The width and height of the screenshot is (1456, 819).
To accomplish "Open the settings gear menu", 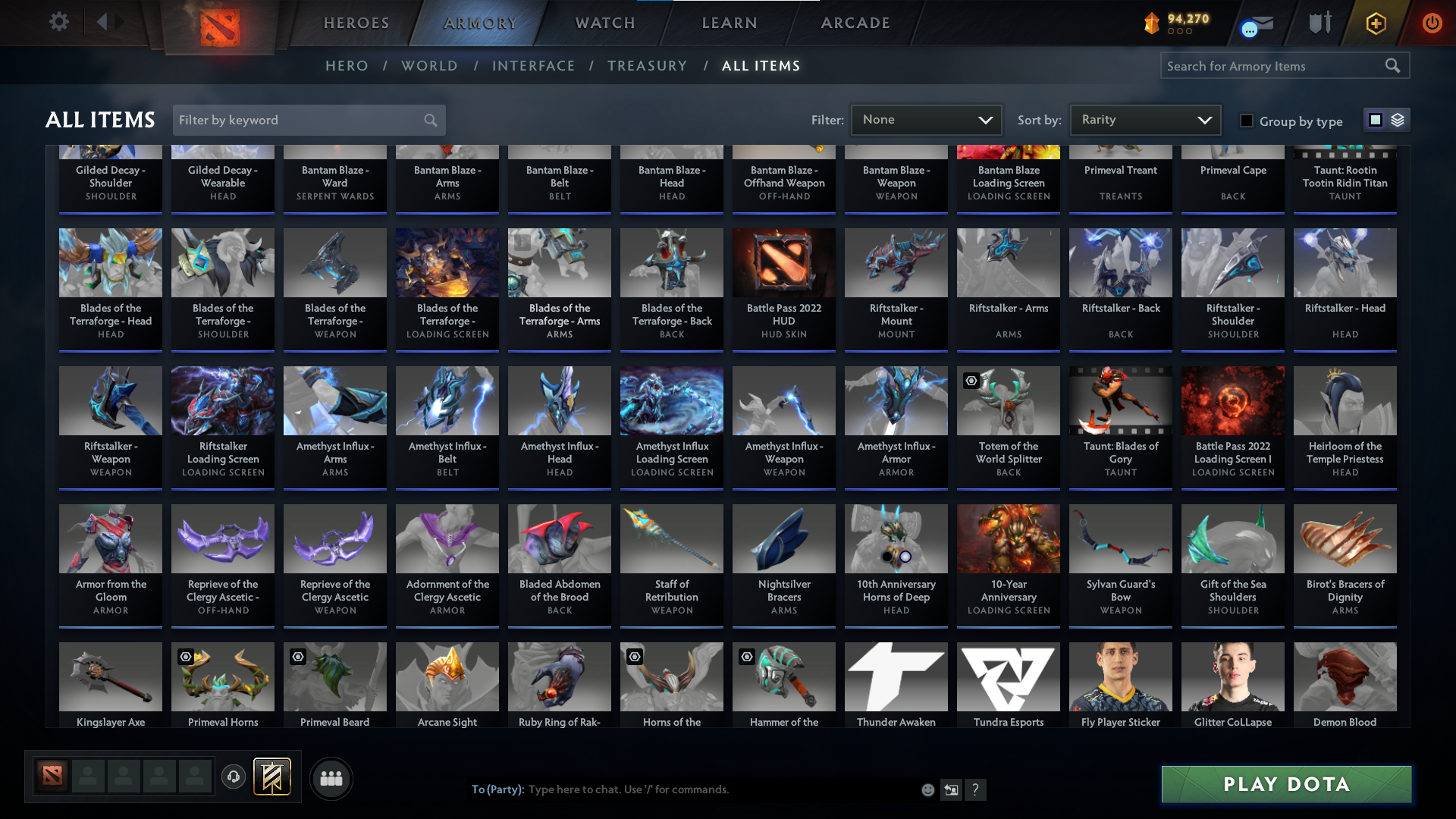I will tap(59, 22).
